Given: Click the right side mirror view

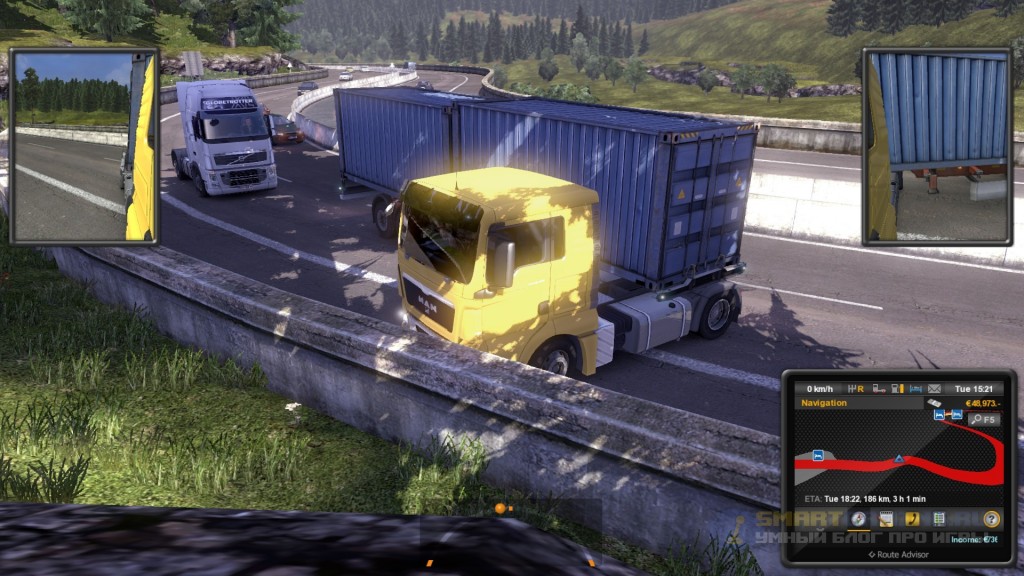Looking at the screenshot, I should 939,146.
